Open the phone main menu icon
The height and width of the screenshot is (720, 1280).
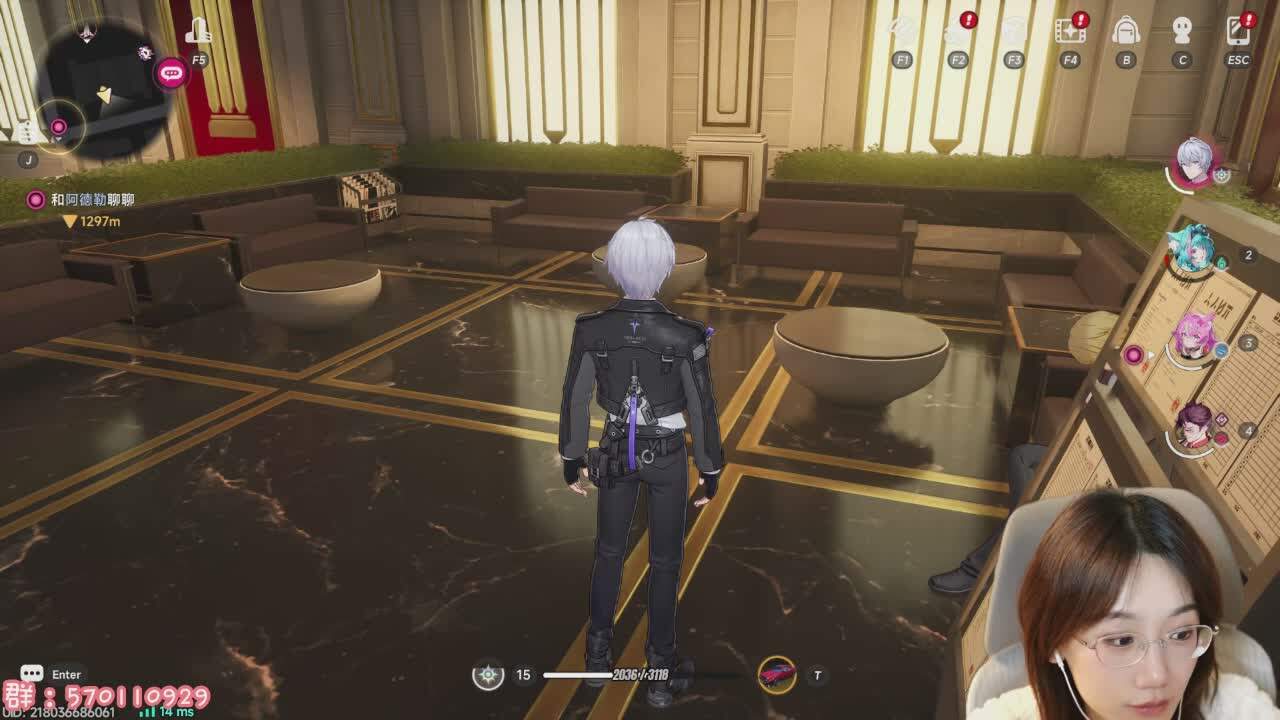1237,32
